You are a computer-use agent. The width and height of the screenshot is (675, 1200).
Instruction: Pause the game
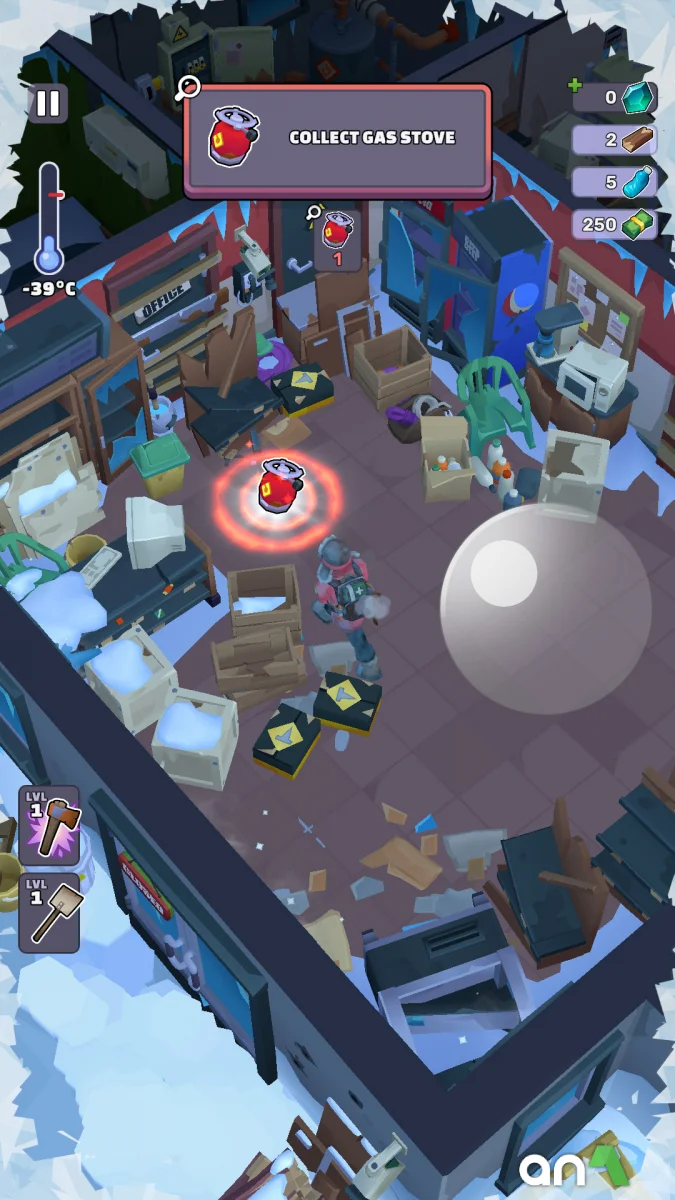point(47,104)
